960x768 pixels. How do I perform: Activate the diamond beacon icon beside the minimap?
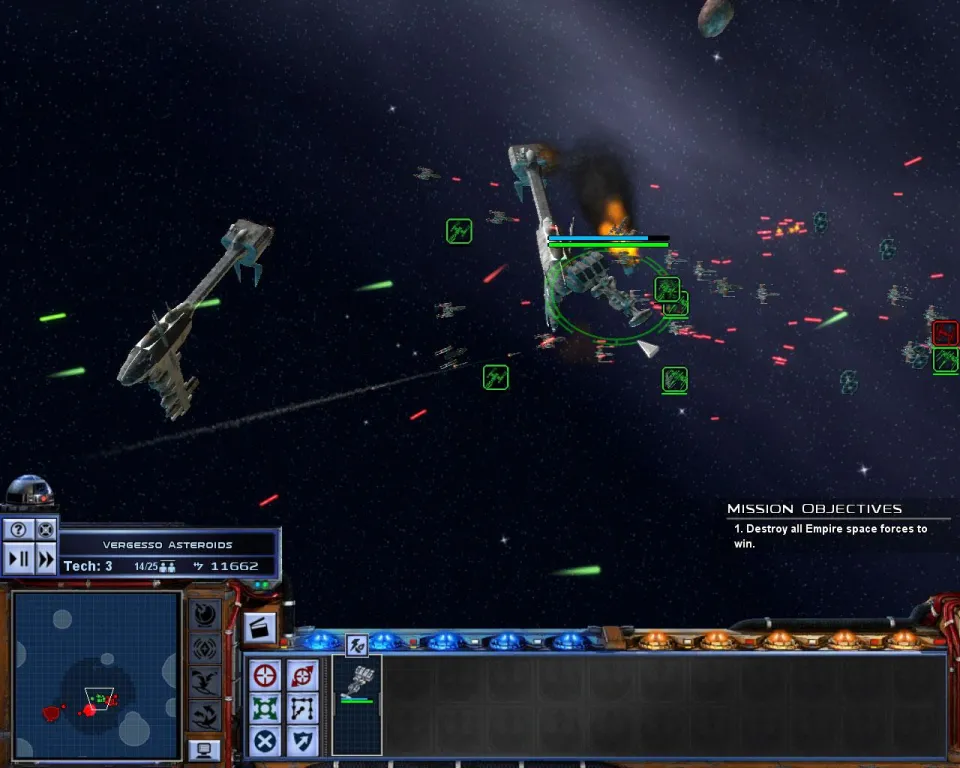[205, 647]
